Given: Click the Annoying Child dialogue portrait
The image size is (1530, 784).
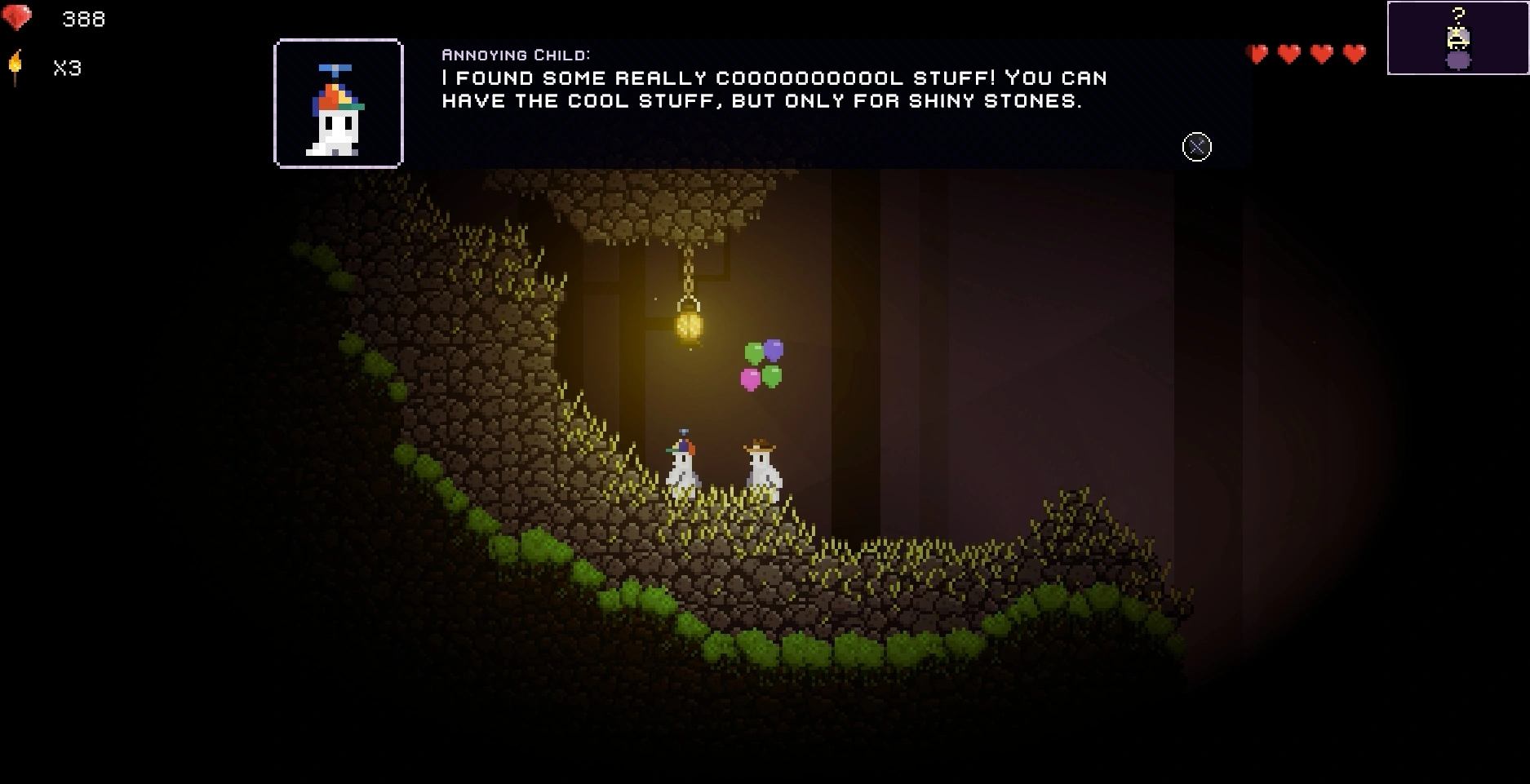Looking at the screenshot, I should click(x=339, y=104).
